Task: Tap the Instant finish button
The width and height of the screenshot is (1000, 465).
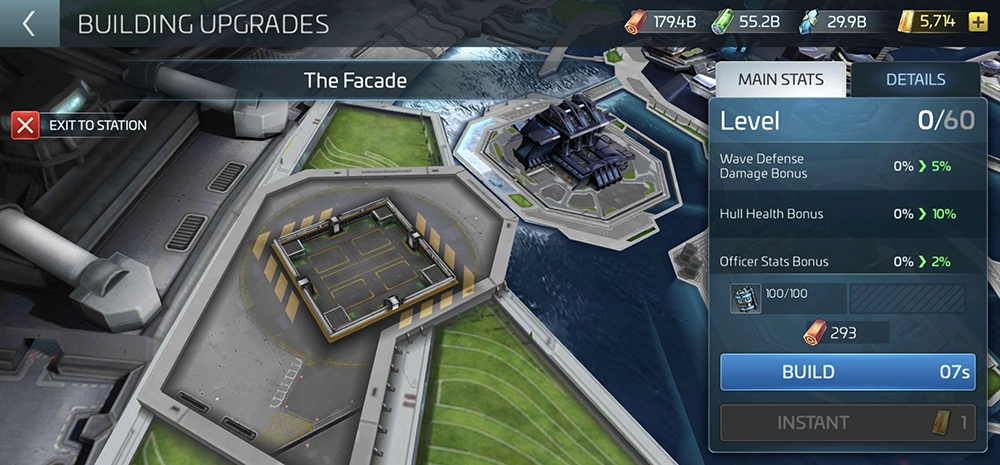Action: [x=848, y=422]
